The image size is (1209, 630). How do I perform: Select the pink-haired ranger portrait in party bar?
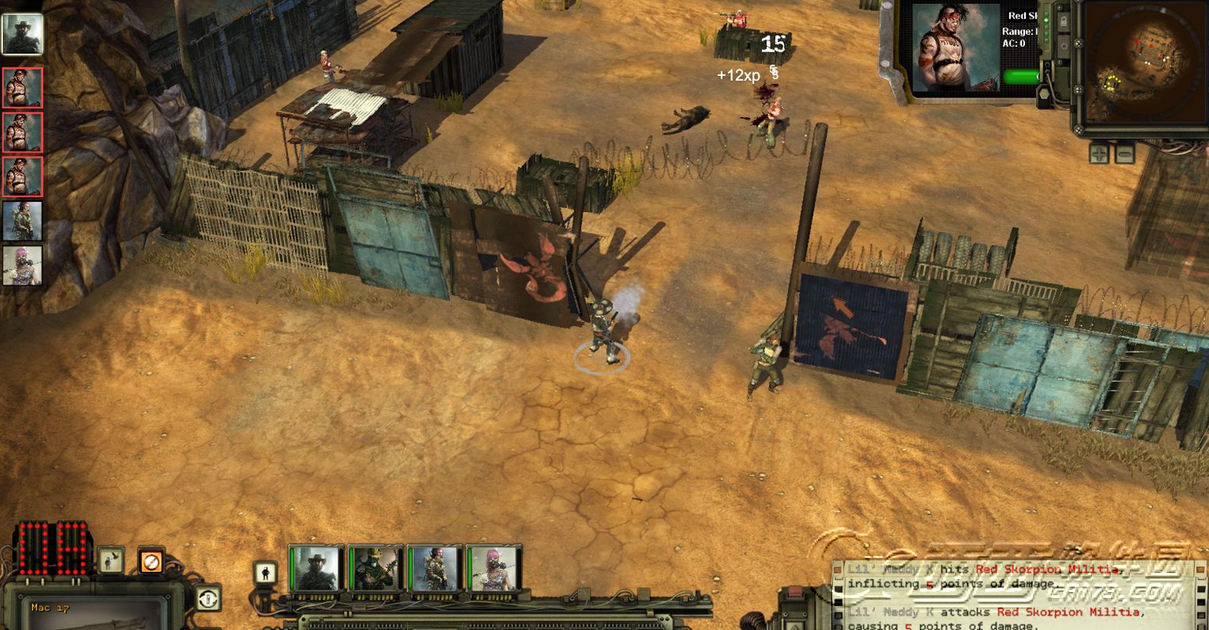494,569
